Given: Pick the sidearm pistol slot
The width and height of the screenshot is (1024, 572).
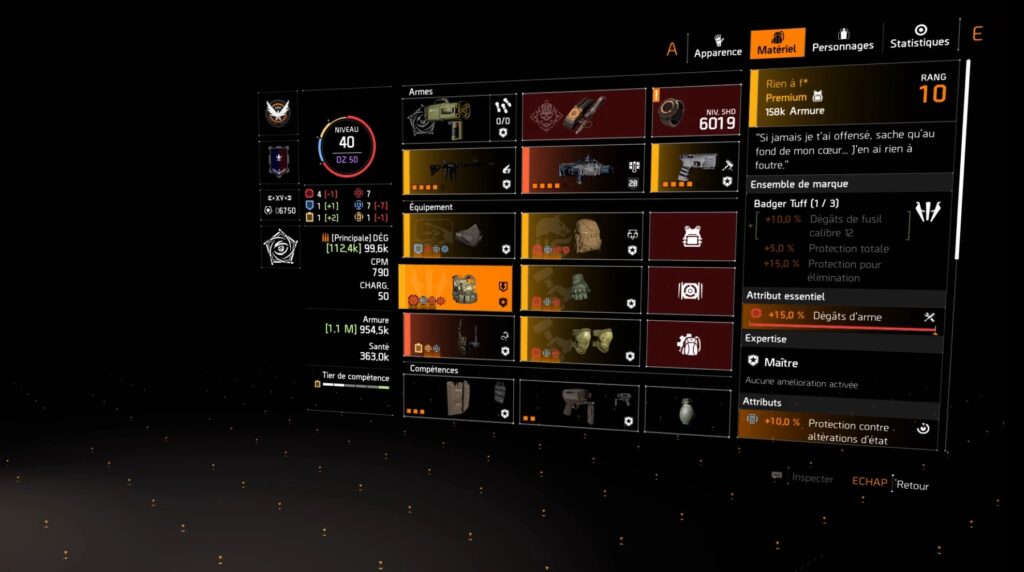Looking at the screenshot, I should click(695, 166).
